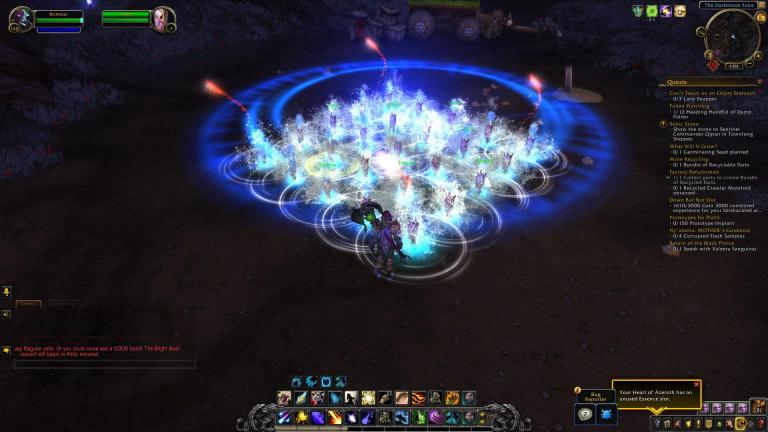This screenshot has height=432, width=768.
Task: Open the circular minimap
Action: tap(732, 39)
